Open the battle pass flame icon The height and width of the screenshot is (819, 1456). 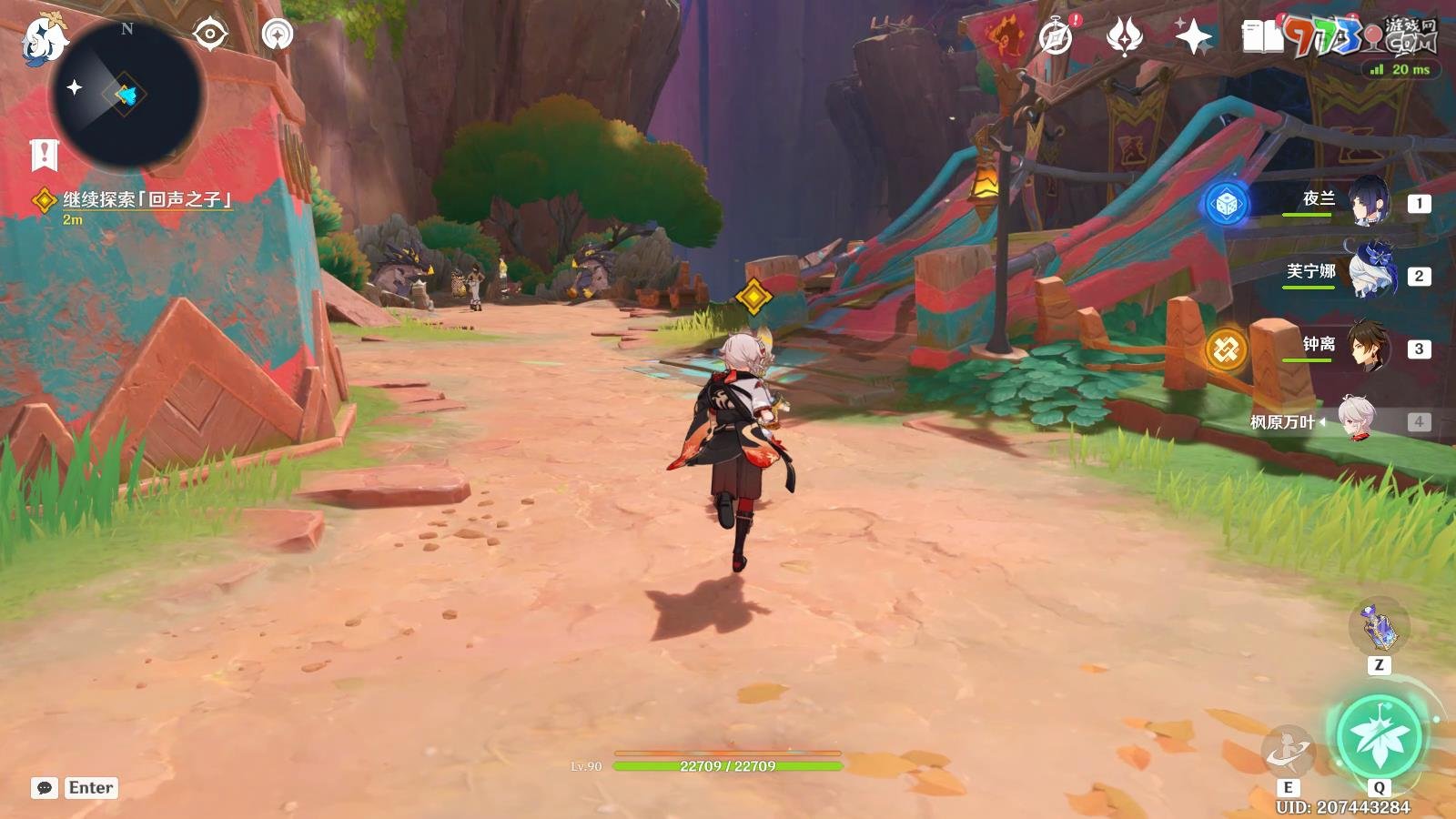[x=1125, y=37]
